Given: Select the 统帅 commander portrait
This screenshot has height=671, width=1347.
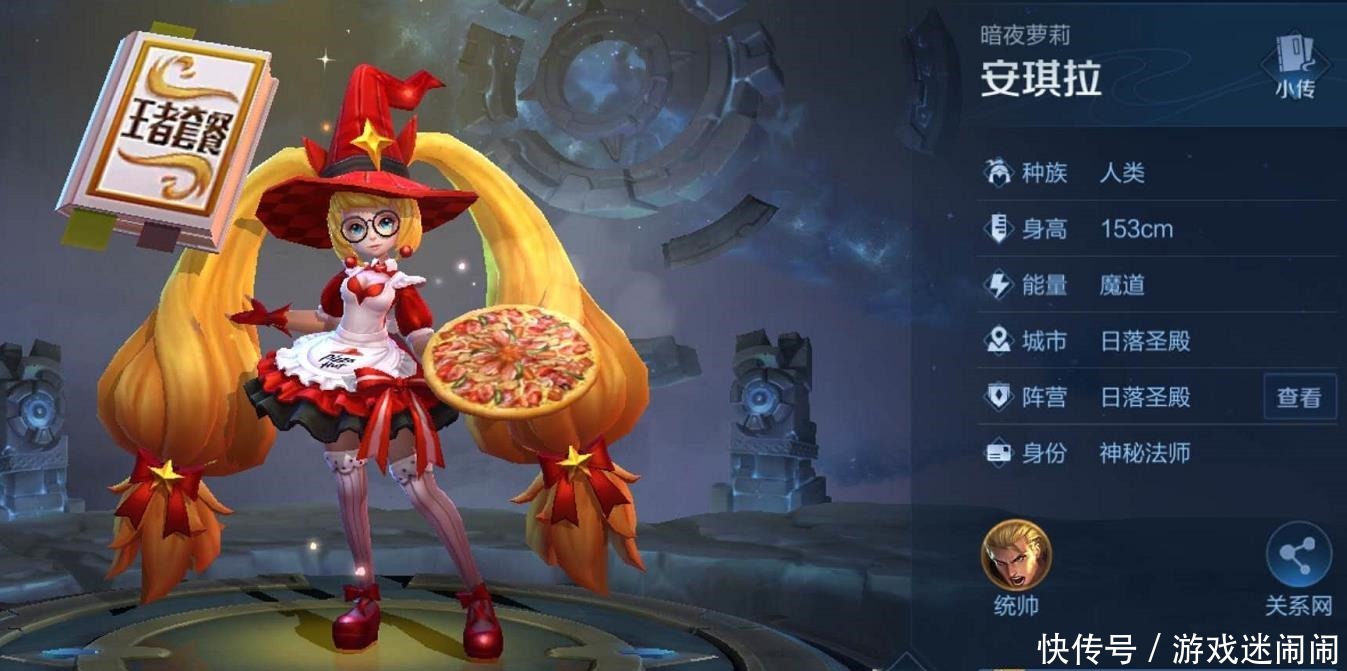Looking at the screenshot, I should pyautogui.click(x=1016, y=555).
